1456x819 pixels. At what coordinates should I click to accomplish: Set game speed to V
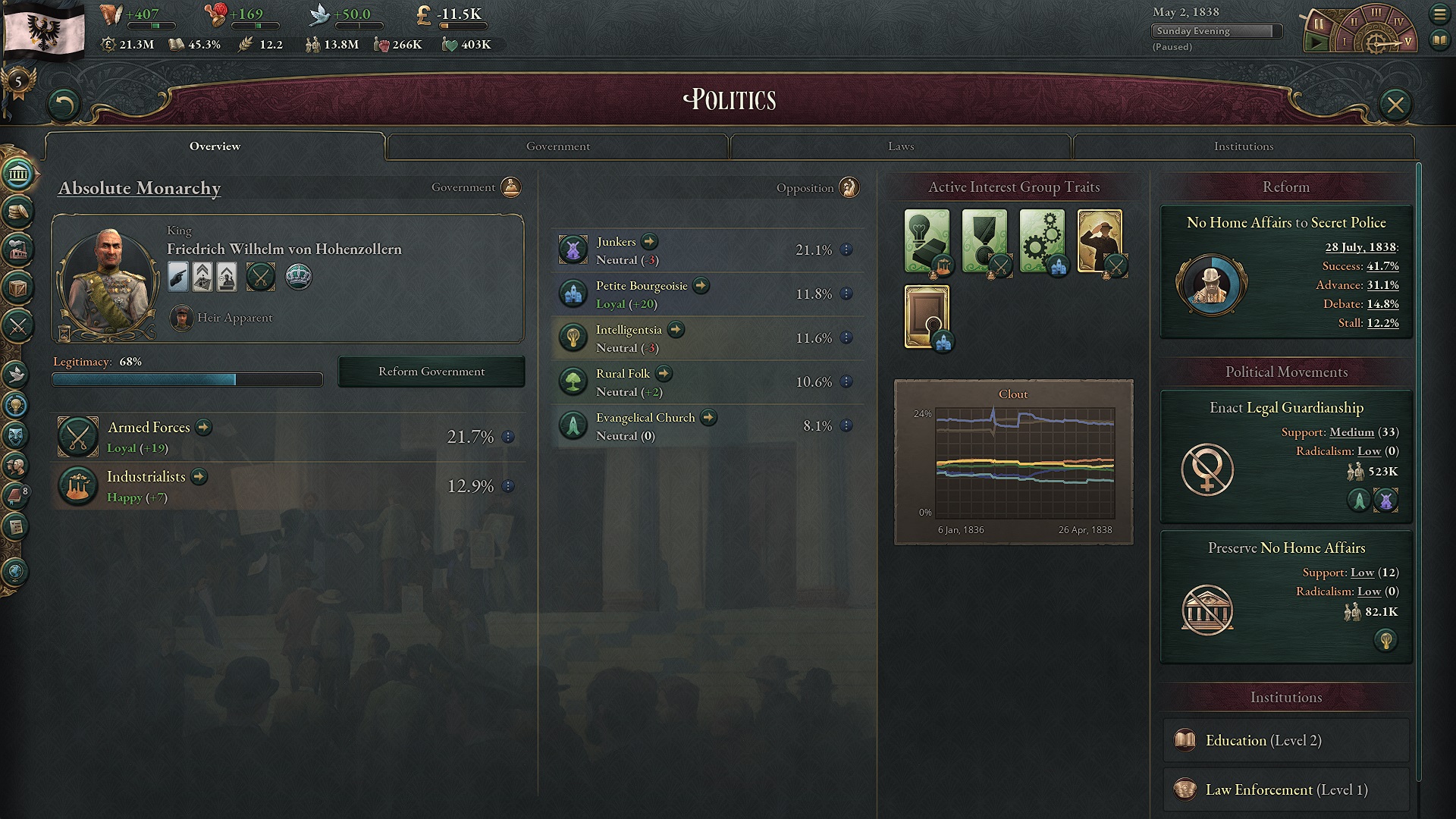tap(1407, 43)
